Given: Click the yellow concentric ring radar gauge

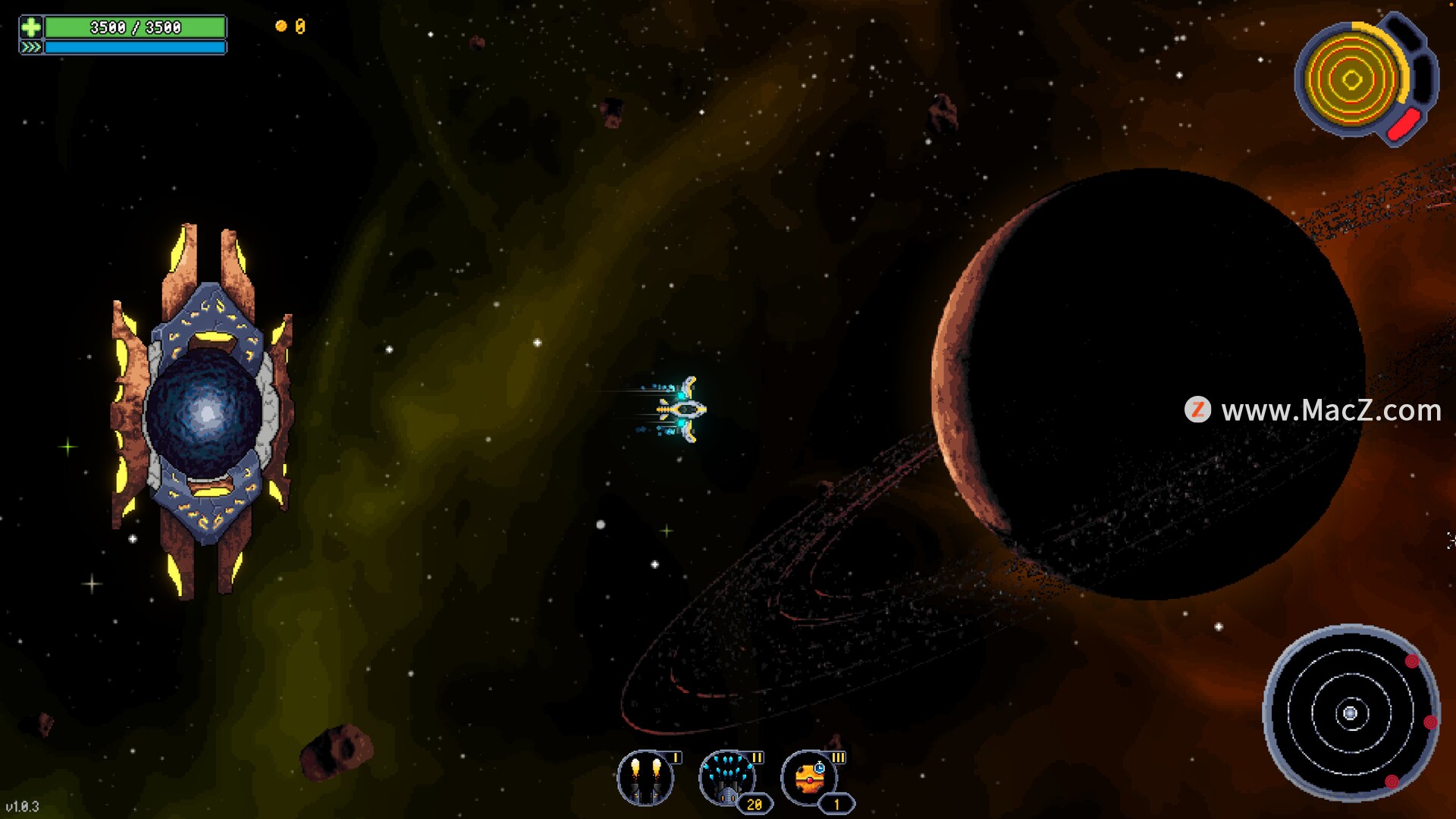Looking at the screenshot, I should 1352,79.
